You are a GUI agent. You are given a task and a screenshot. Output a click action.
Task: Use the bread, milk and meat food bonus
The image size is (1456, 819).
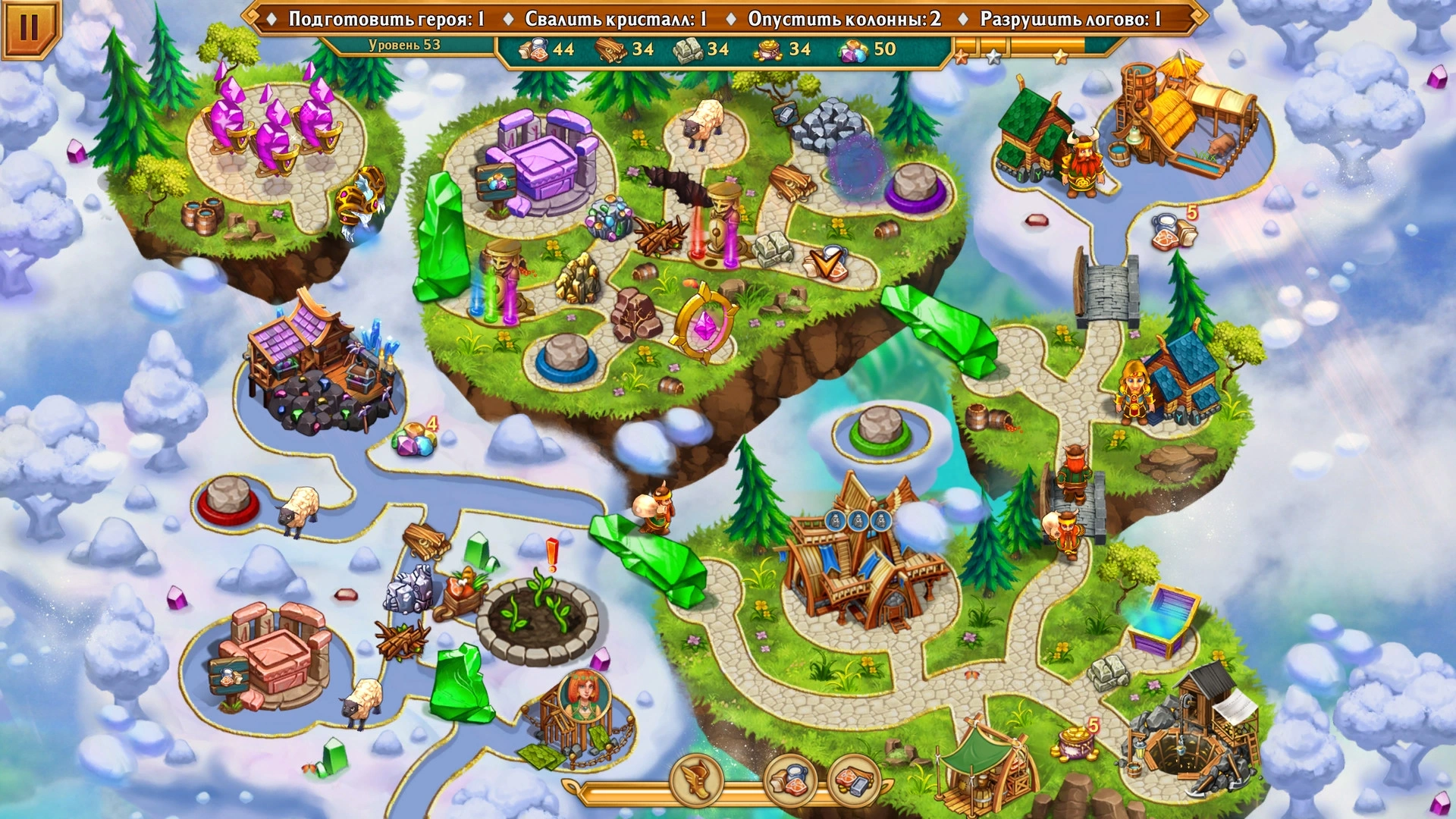tap(790, 780)
